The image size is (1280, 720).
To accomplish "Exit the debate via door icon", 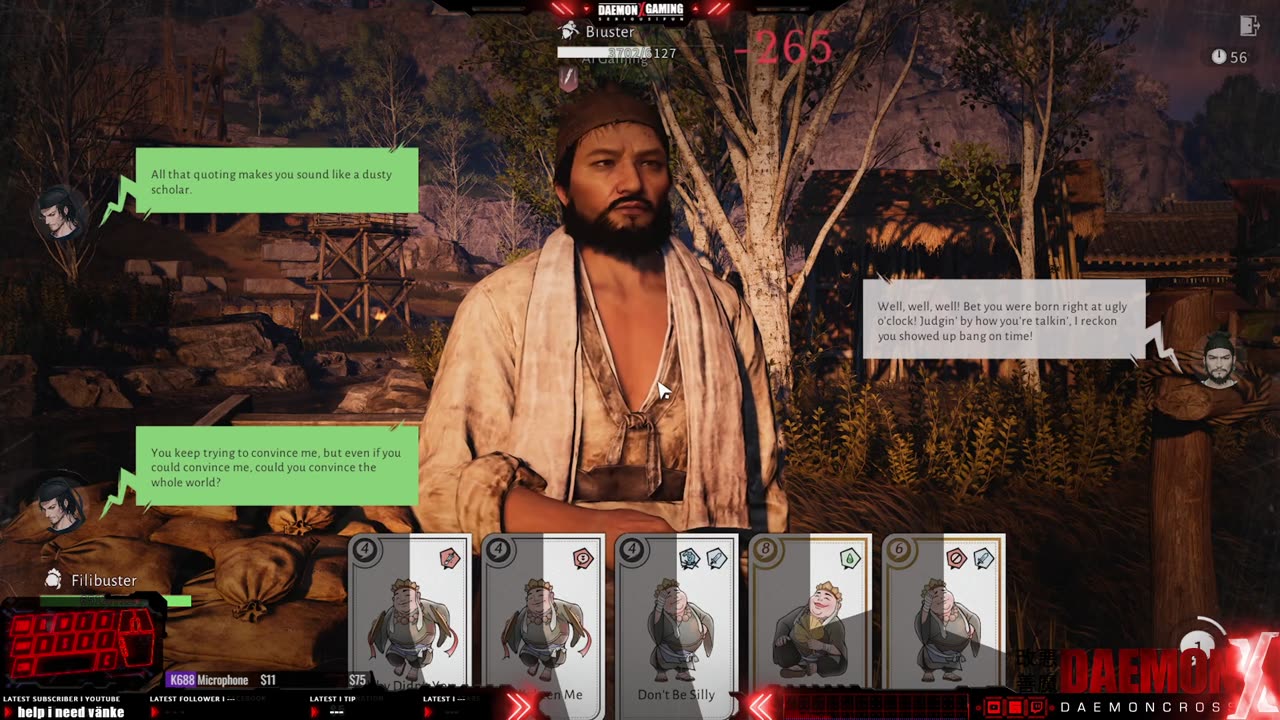I will pos(1248,26).
